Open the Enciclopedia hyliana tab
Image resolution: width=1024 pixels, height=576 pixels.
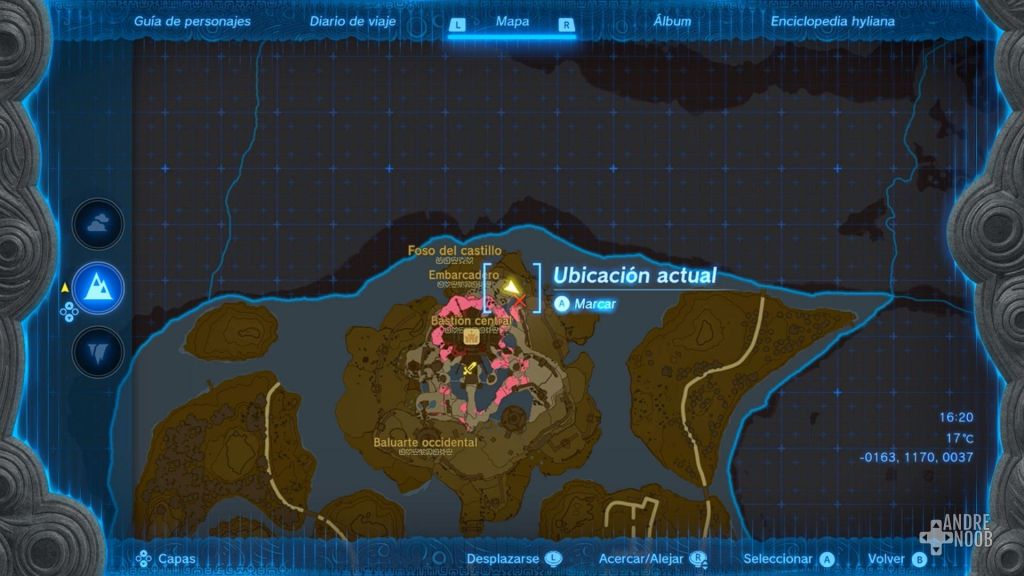pyautogui.click(x=832, y=20)
